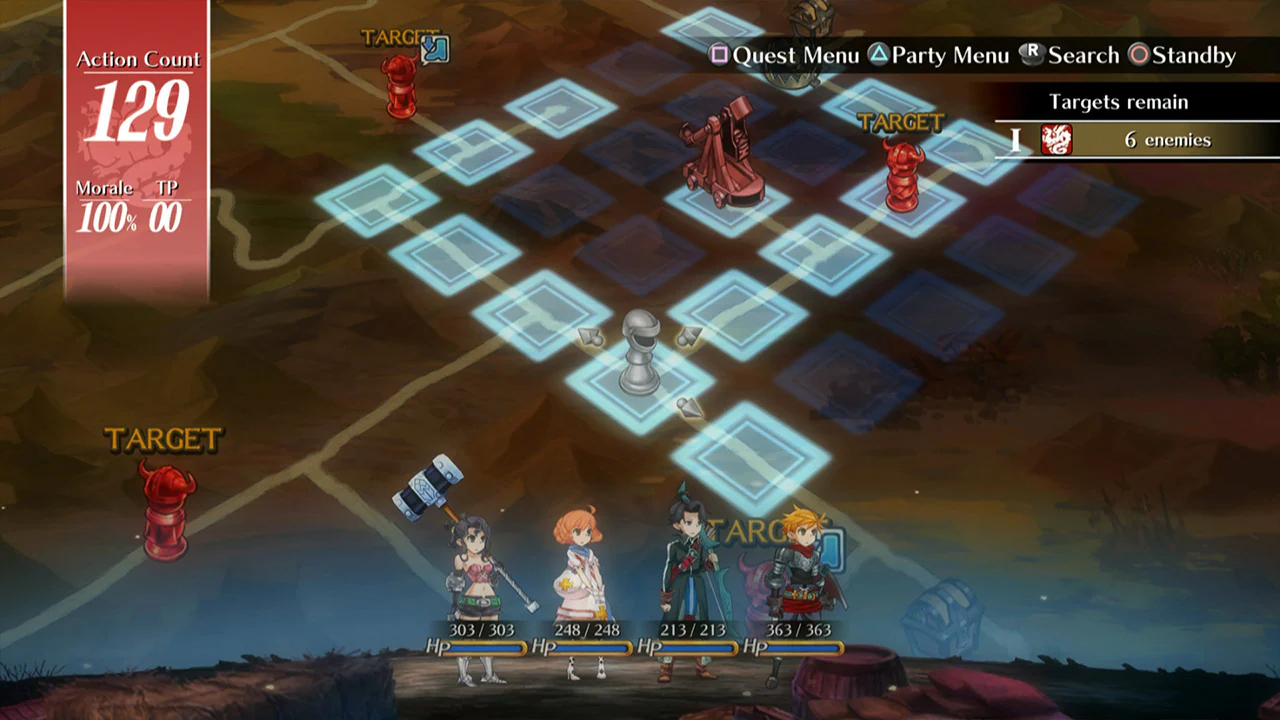Click the red dragon emblem in Targets panel
The width and height of the screenshot is (1280, 720).
(x=1057, y=140)
